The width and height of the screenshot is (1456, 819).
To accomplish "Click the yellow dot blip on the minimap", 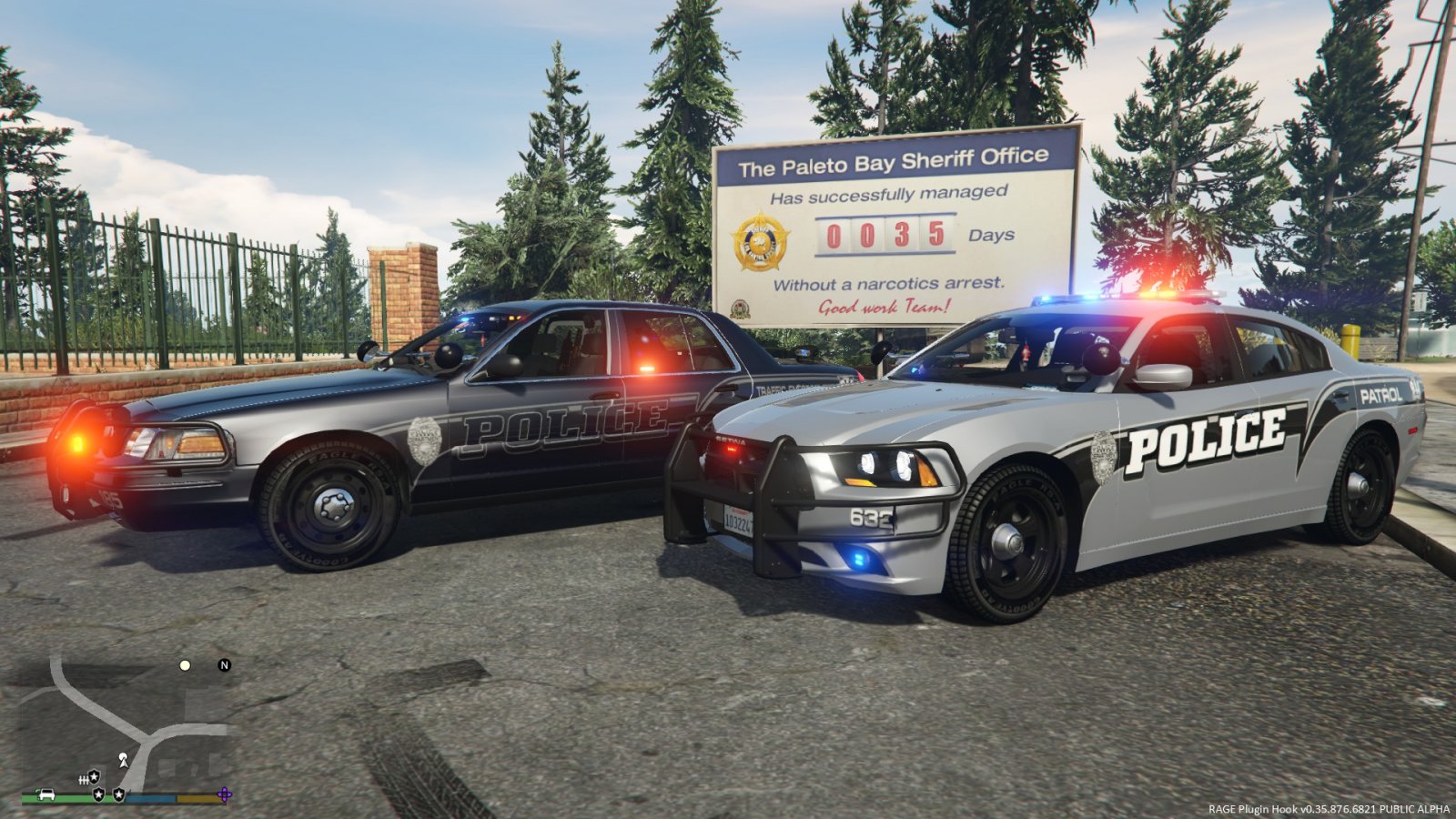I will click(x=185, y=666).
